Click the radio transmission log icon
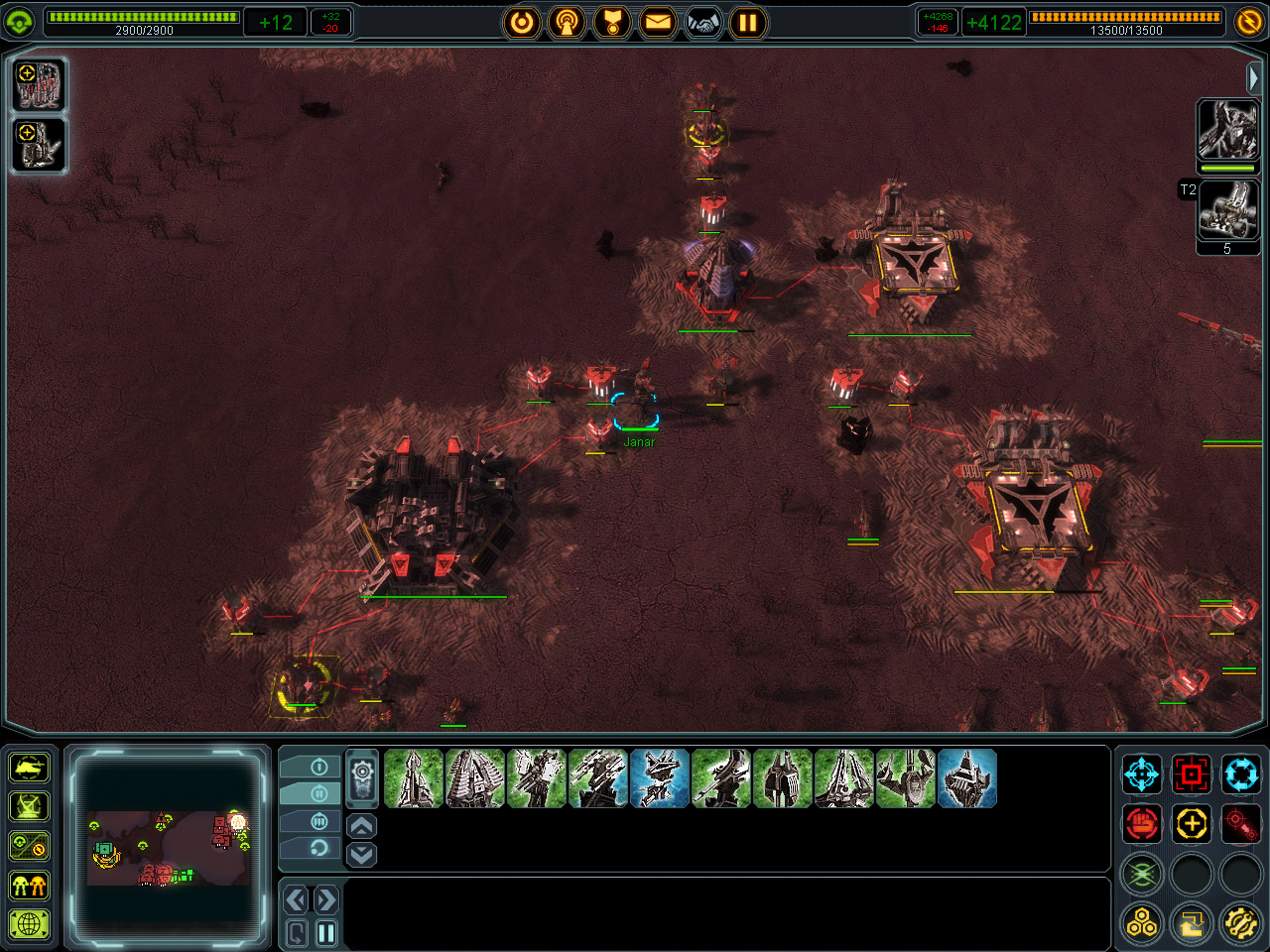The width and height of the screenshot is (1270, 952). (x=567, y=22)
